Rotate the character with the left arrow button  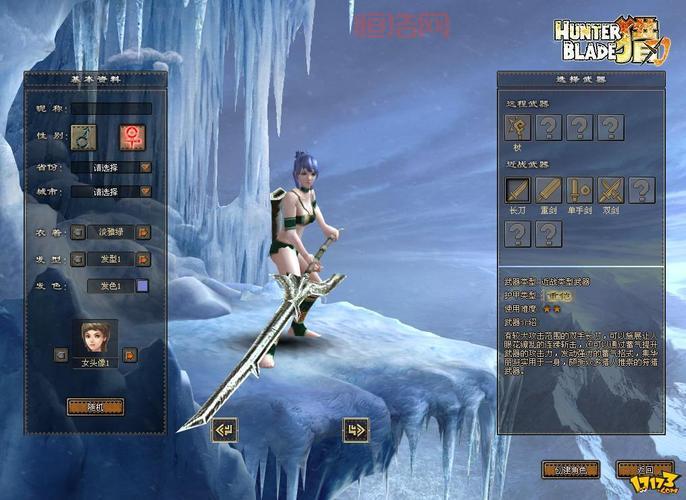225,430
